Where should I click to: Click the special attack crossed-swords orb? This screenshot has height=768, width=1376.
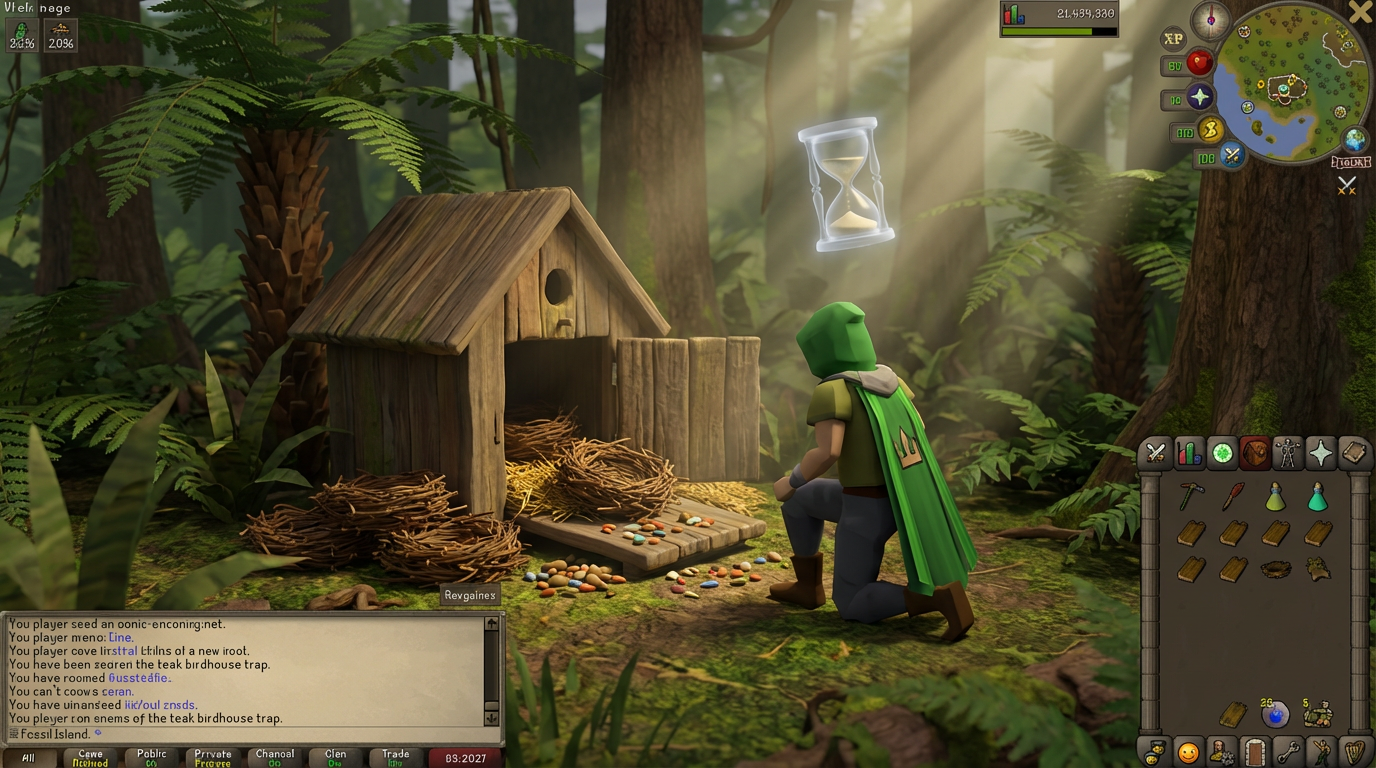1232,155
